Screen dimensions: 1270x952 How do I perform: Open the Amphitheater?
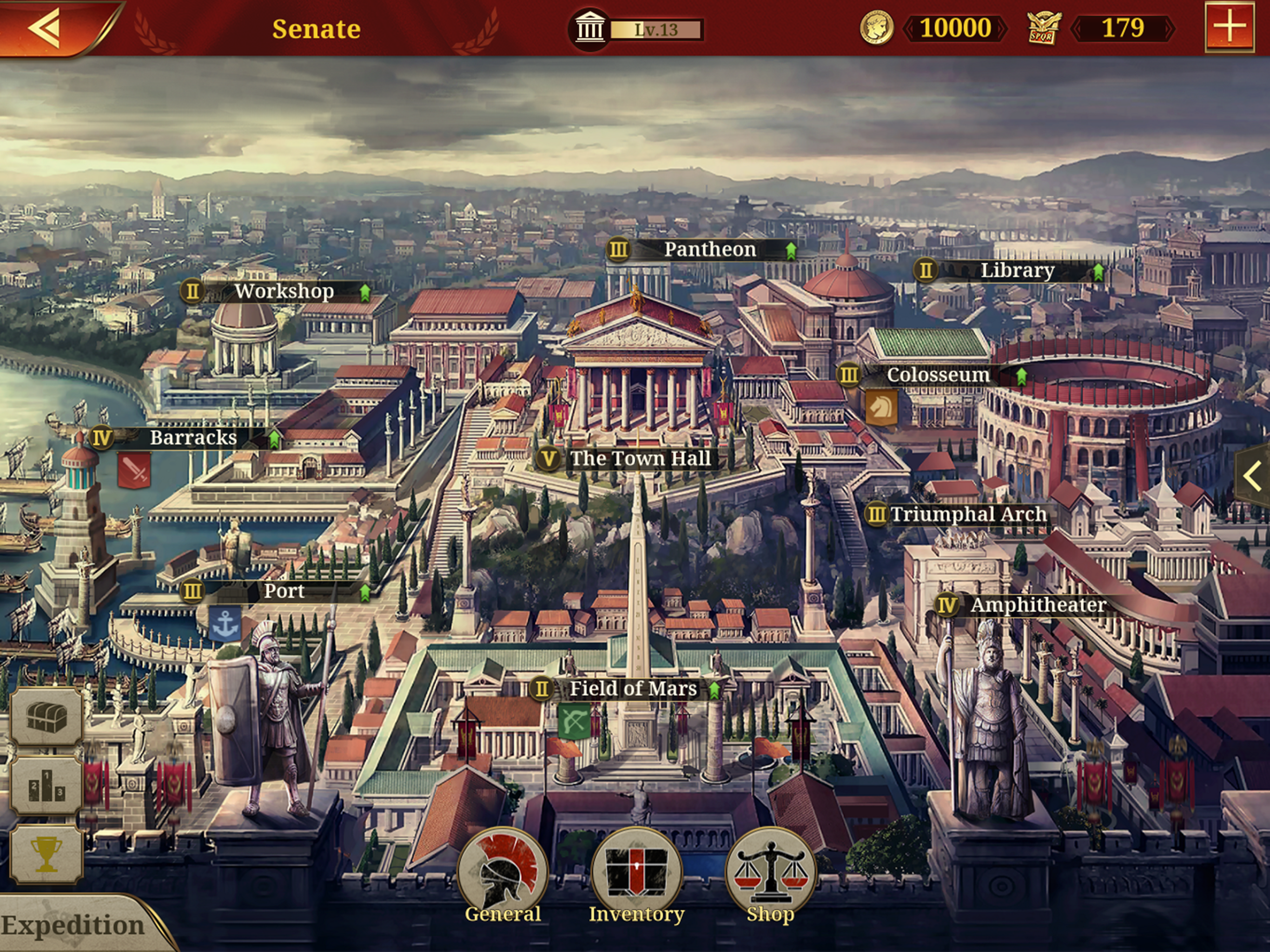point(1037,605)
